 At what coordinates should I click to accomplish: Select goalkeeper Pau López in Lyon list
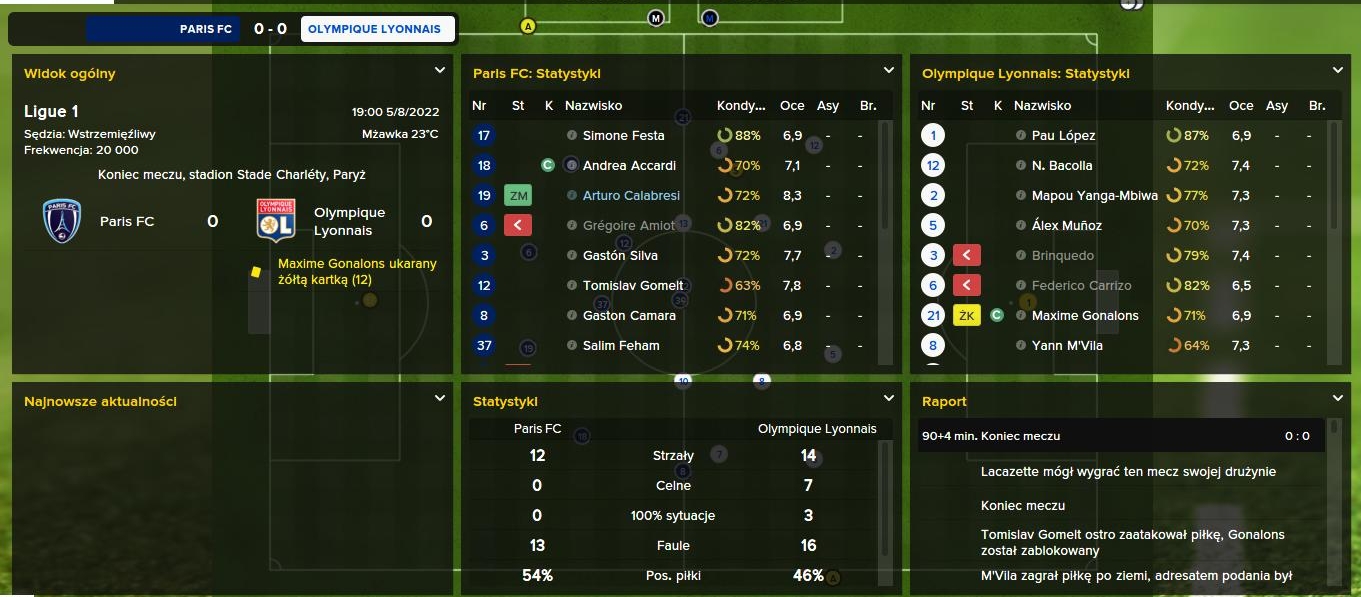(1063, 135)
